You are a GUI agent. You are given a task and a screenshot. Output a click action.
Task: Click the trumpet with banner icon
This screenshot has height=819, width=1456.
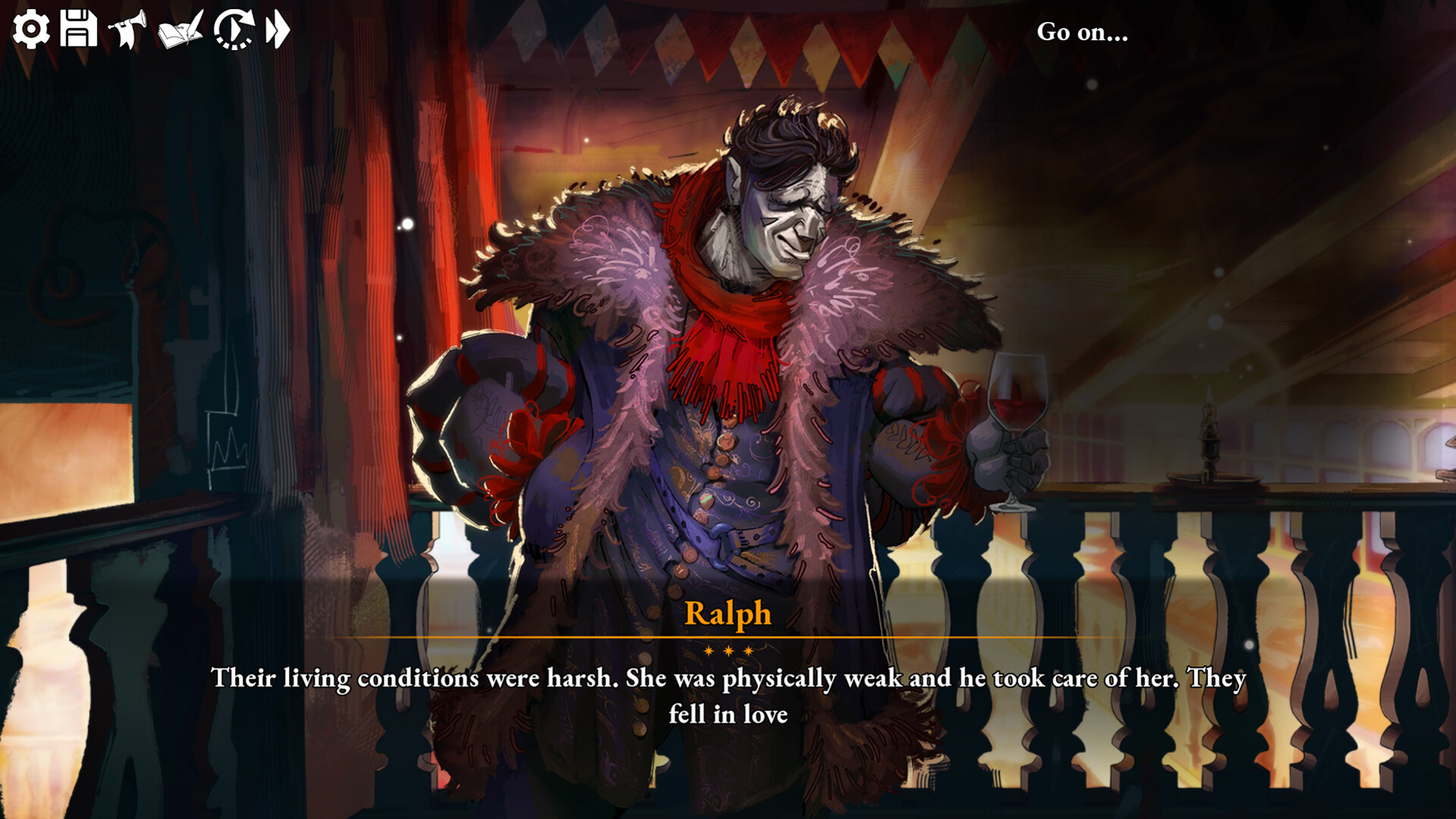(127, 30)
